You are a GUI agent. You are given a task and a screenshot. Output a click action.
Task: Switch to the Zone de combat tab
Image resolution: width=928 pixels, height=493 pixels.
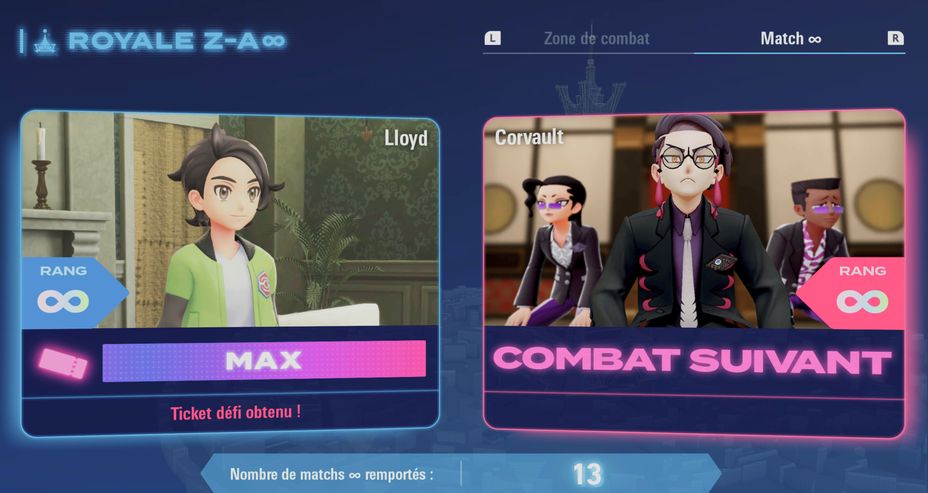coord(596,39)
